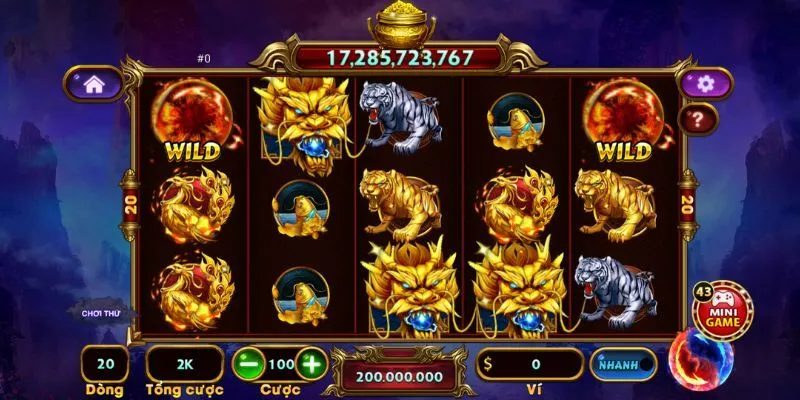Viewport: 800px width, 400px height.
Task: Show the help question mark info
Action: point(697,120)
